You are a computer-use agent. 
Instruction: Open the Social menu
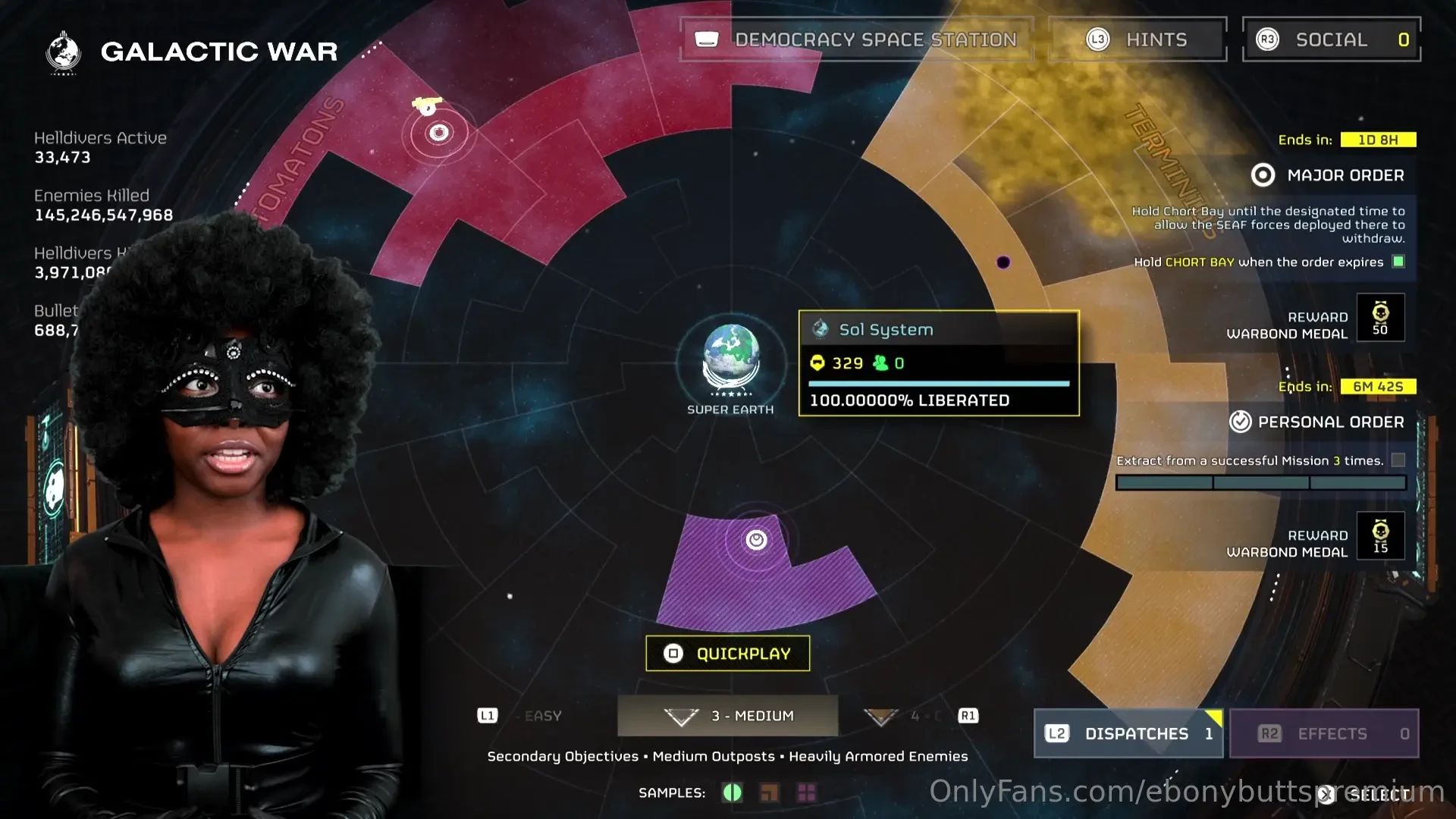pos(1332,39)
